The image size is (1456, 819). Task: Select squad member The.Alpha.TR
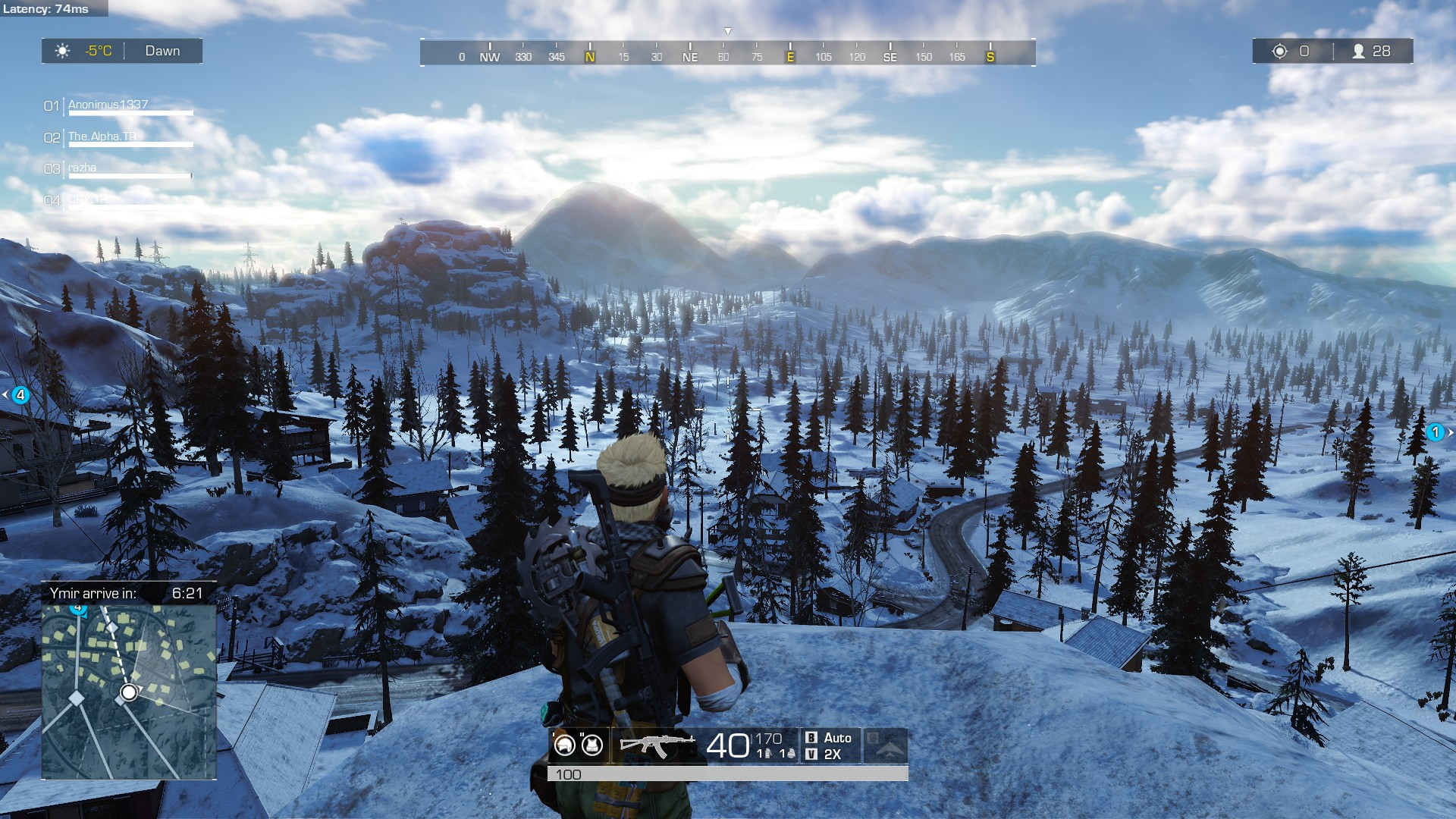click(102, 136)
